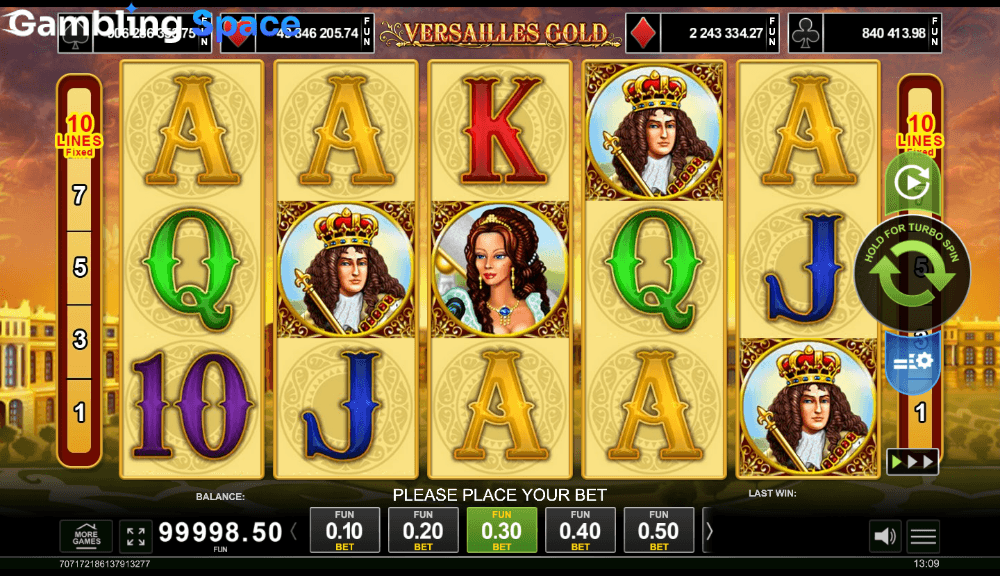Show higher bets with the right arrow

(709, 532)
